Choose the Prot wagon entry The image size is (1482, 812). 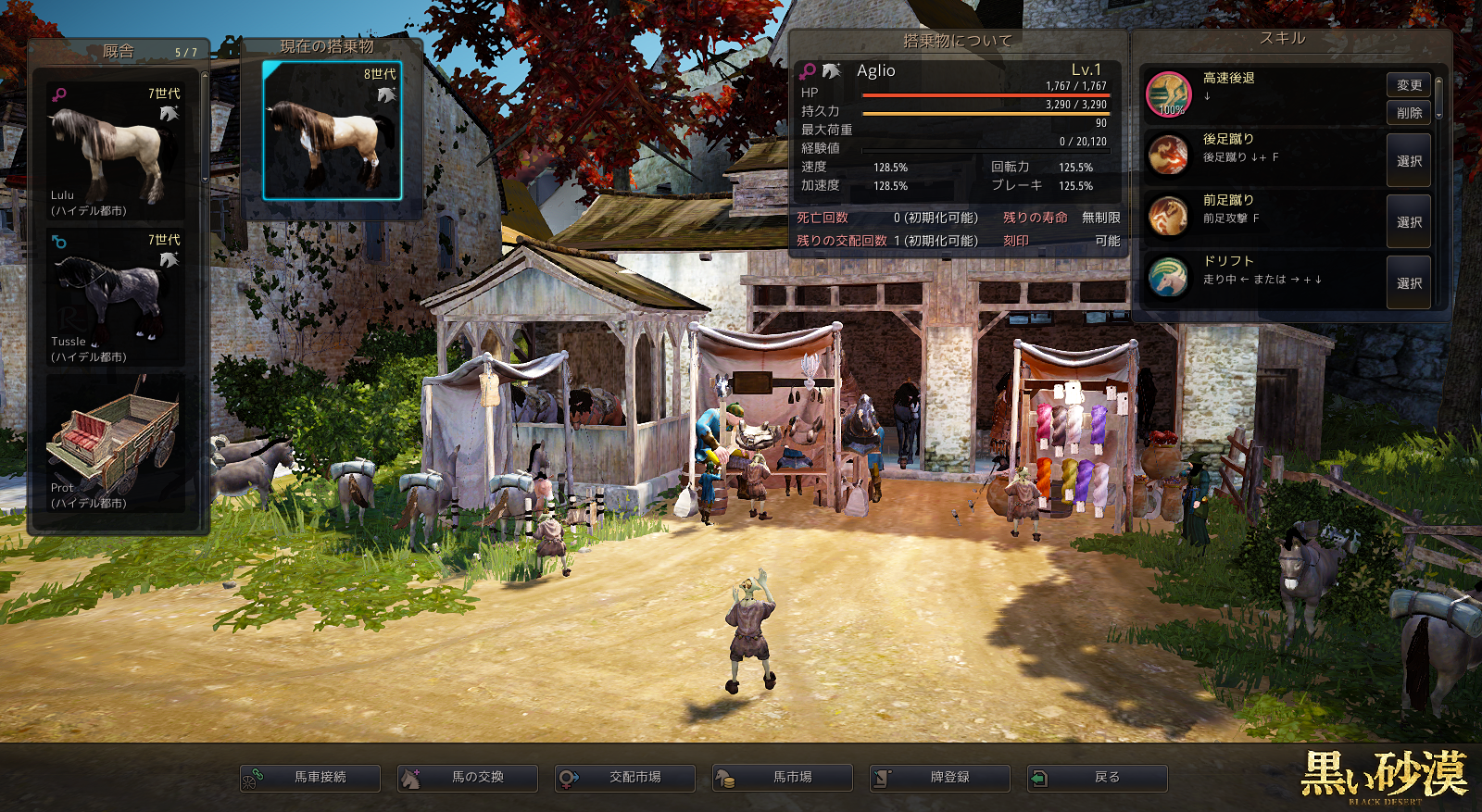115,444
